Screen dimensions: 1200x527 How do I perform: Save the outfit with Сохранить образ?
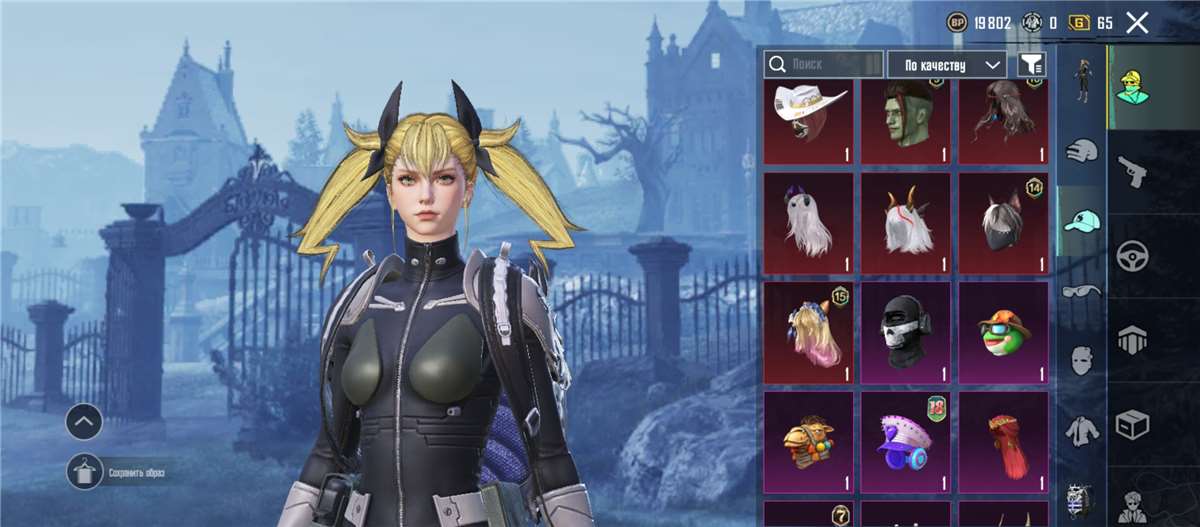tap(84, 472)
